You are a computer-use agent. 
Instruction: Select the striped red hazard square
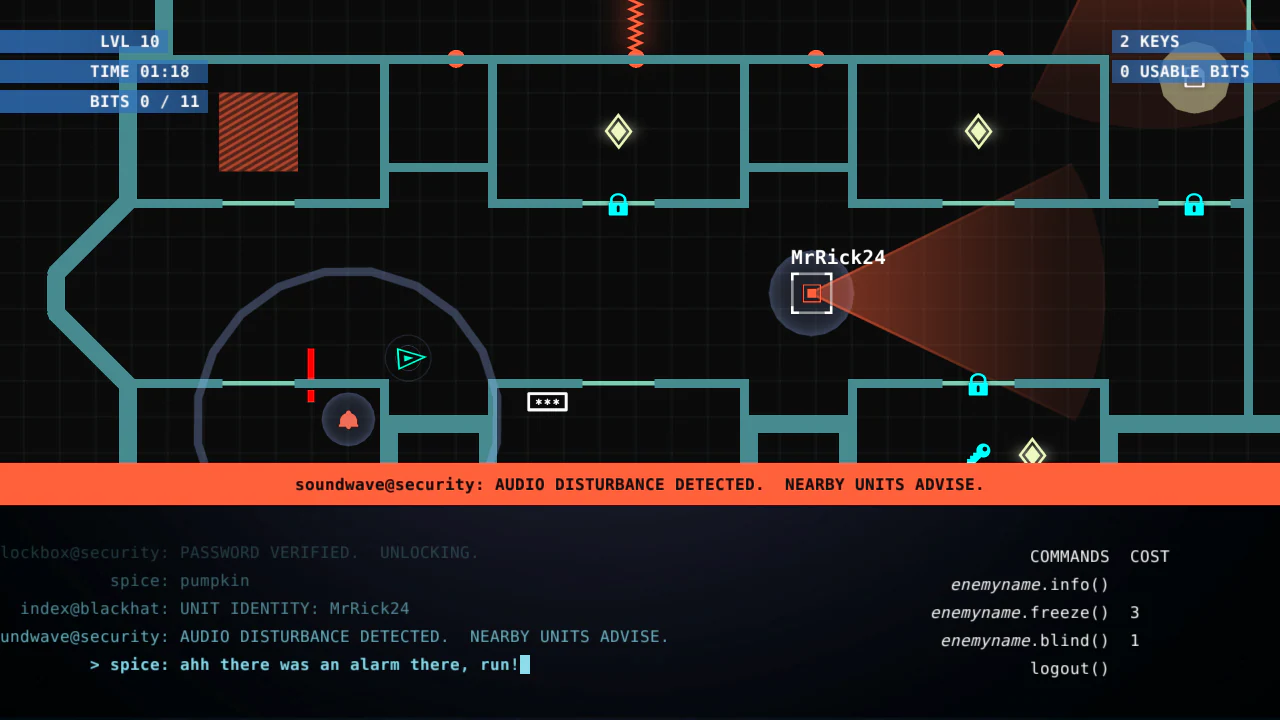pos(258,131)
